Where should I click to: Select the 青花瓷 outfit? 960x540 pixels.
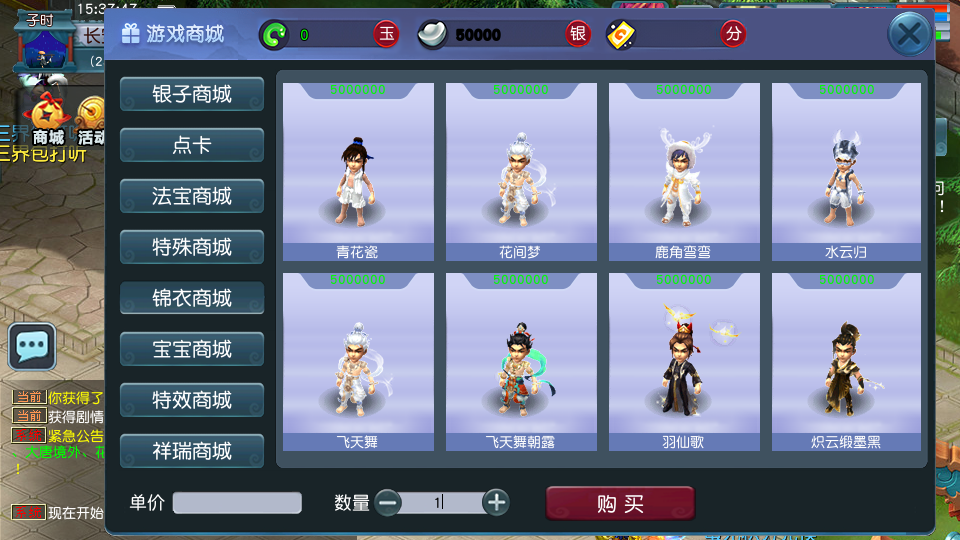click(358, 172)
